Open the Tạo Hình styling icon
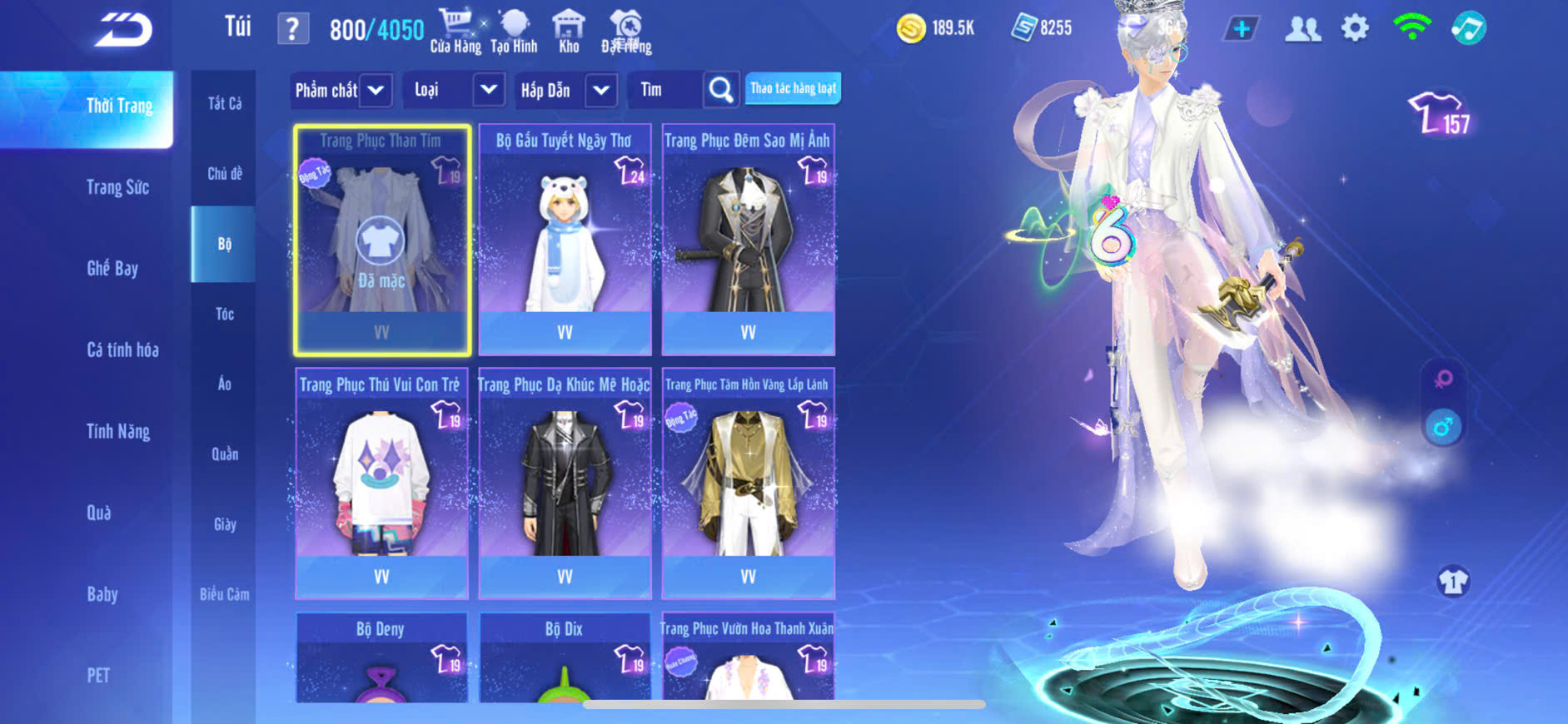 pyautogui.click(x=514, y=31)
